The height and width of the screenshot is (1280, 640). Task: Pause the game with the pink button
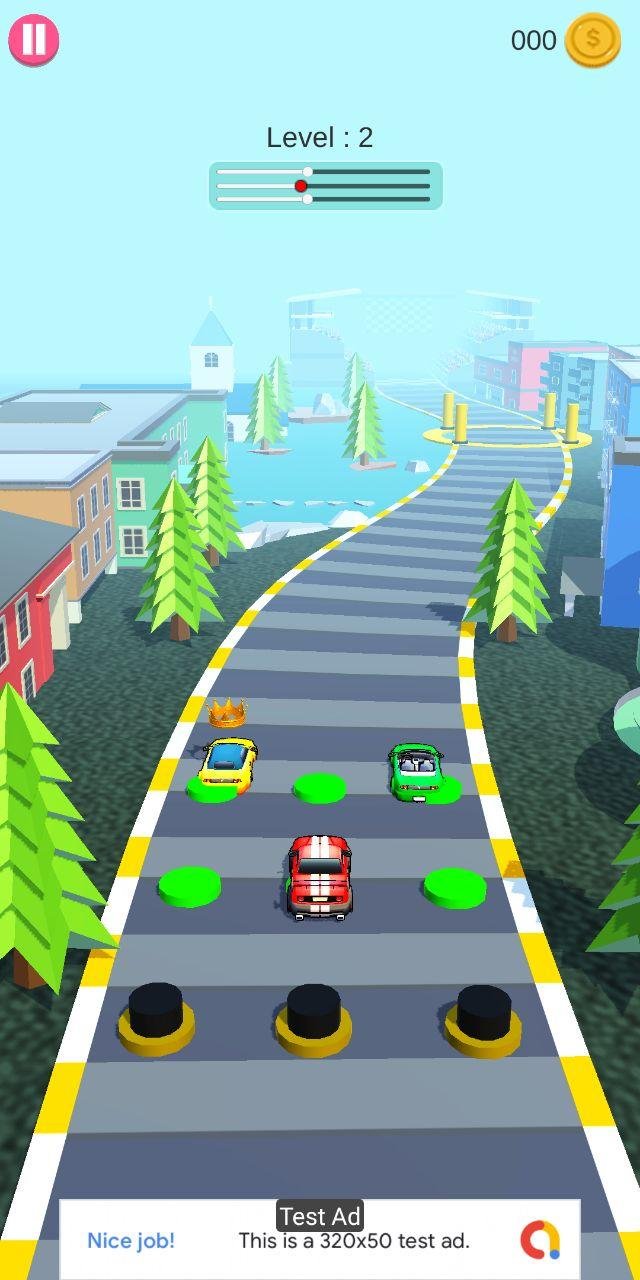point(34,40)
